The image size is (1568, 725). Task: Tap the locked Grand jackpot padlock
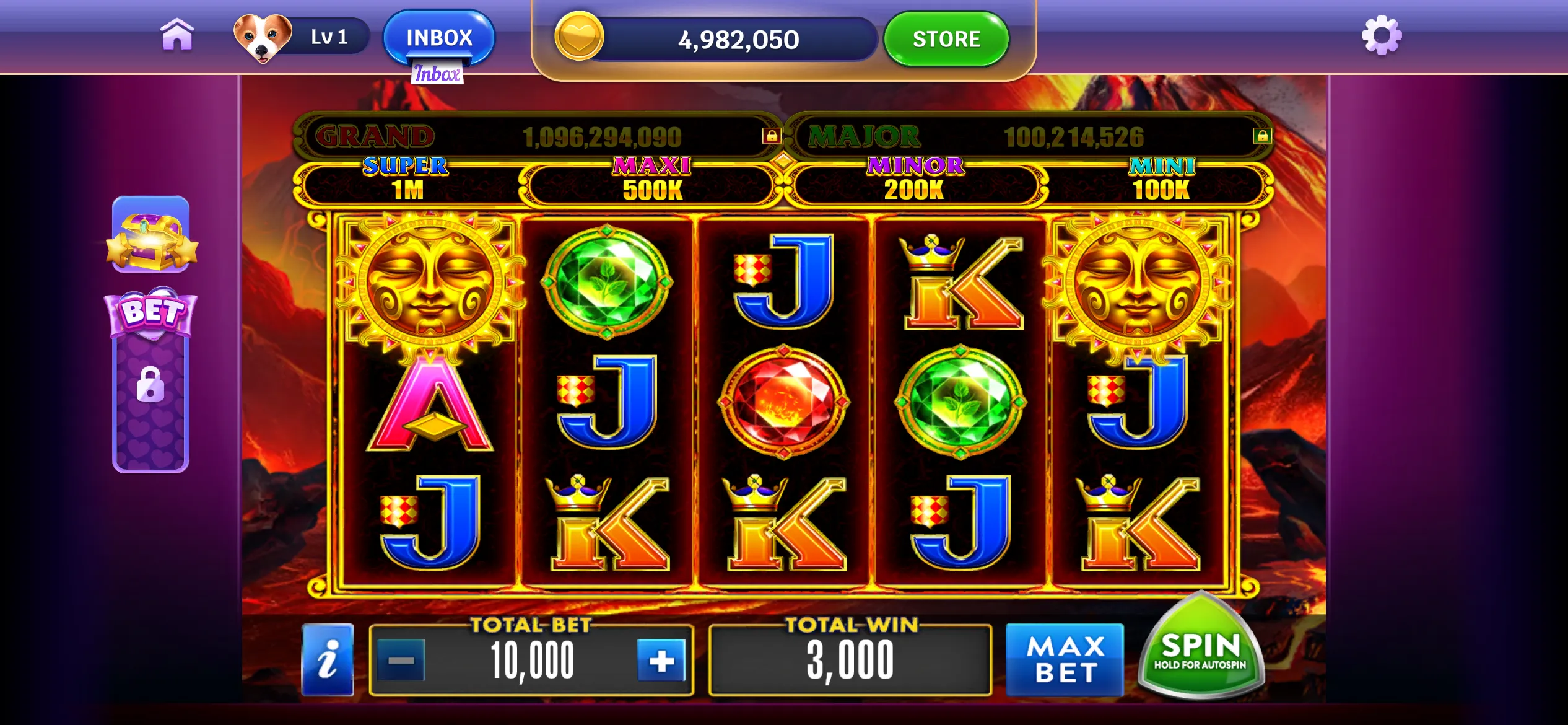coord(771,136)
